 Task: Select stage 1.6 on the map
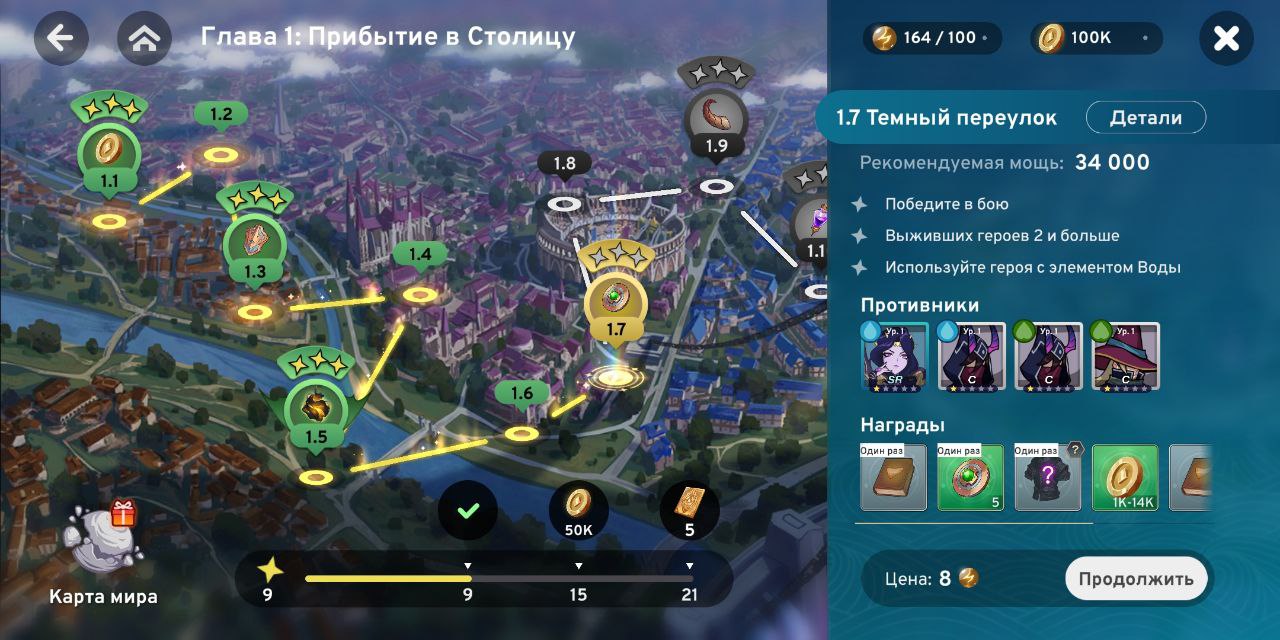[521, 432]
